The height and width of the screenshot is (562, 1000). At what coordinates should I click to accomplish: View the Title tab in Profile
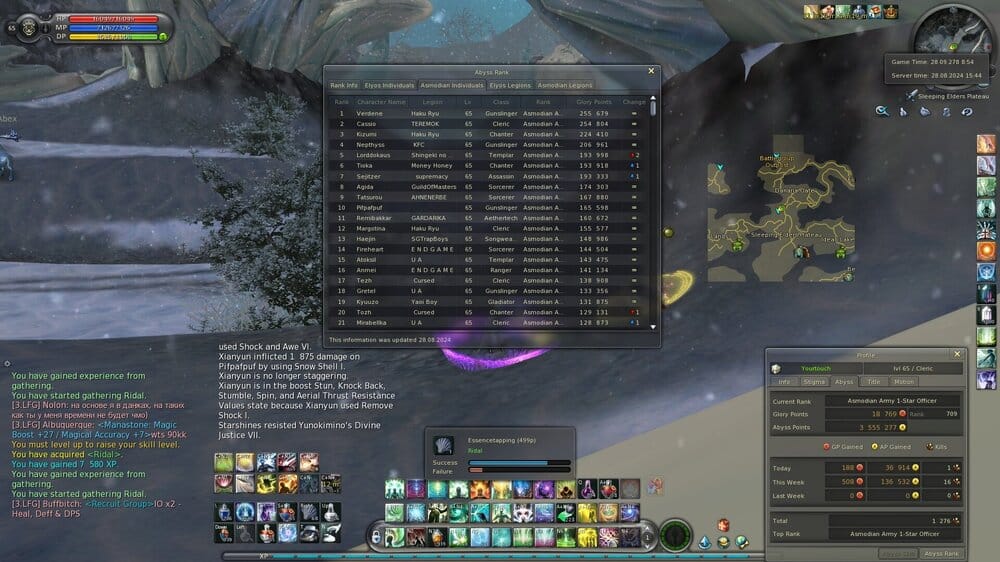coord(873,382)
